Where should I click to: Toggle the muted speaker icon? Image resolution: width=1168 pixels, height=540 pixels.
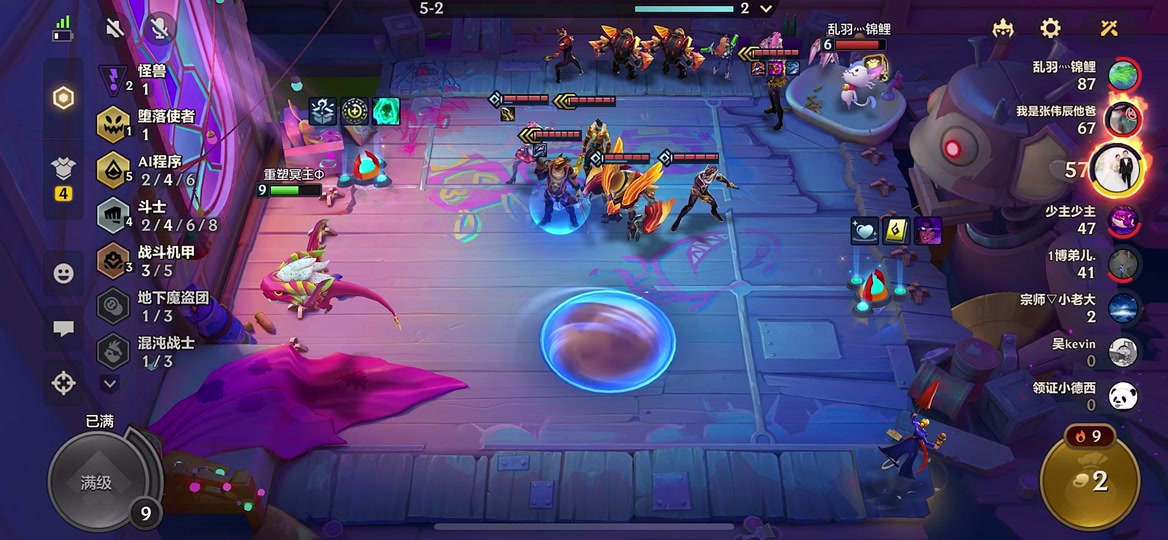[x=115, y=27]
